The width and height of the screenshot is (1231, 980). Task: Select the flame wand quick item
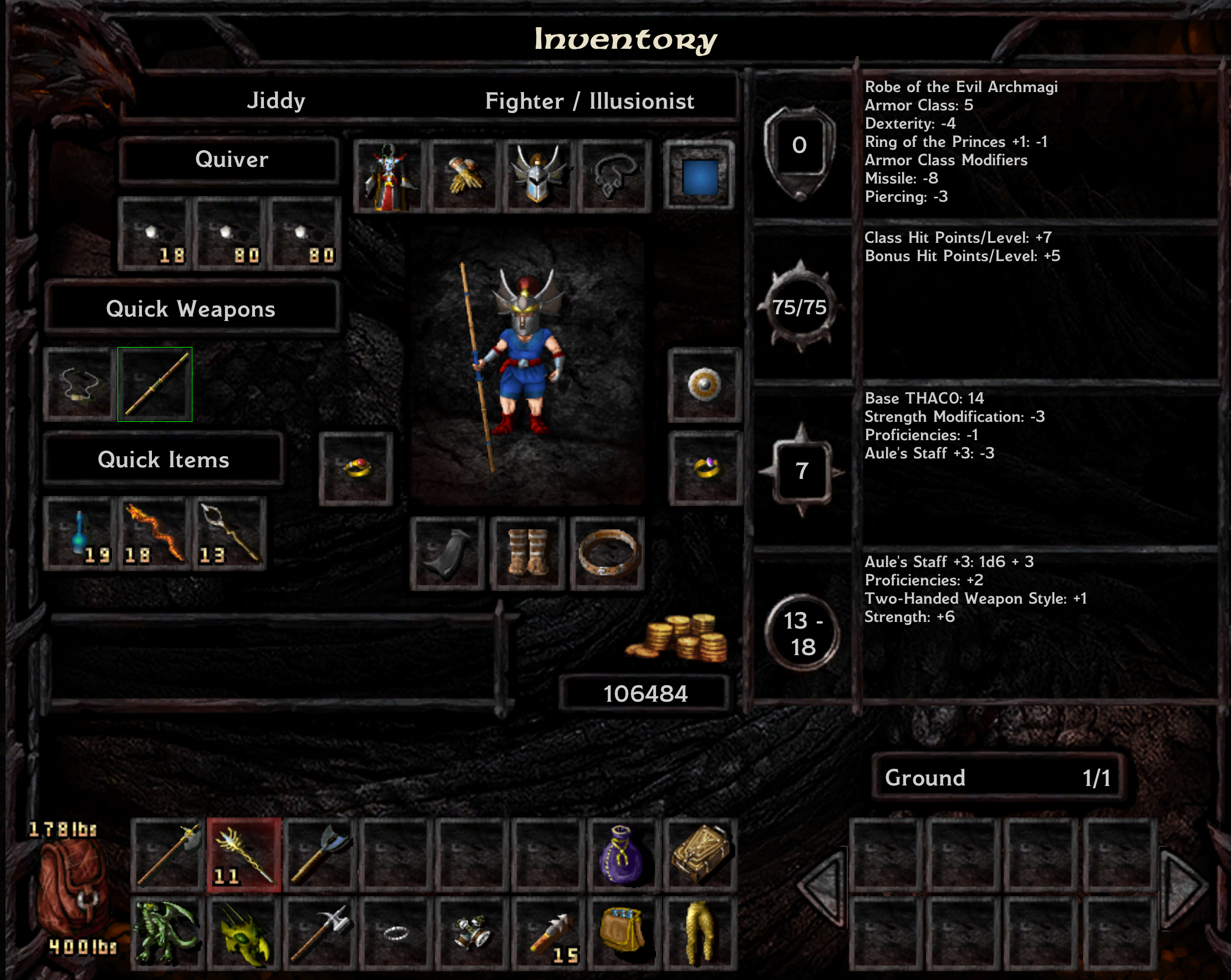155,533
